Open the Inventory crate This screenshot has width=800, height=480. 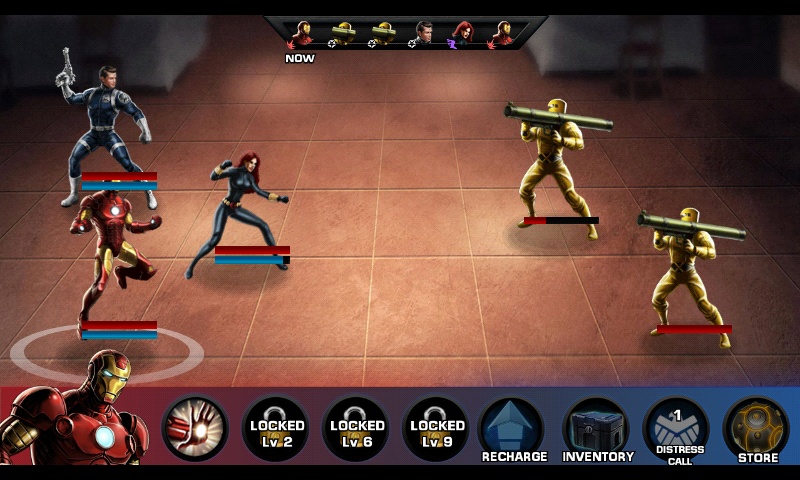(x=597, y=429)
